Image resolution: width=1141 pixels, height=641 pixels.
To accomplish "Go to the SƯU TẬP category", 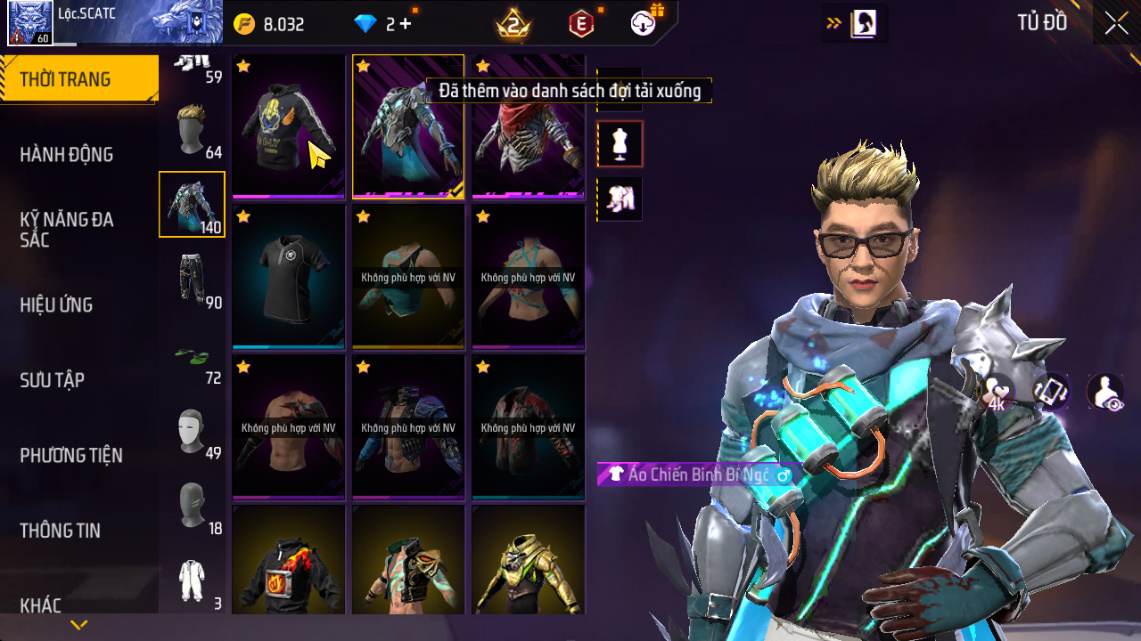I will 52,380.
